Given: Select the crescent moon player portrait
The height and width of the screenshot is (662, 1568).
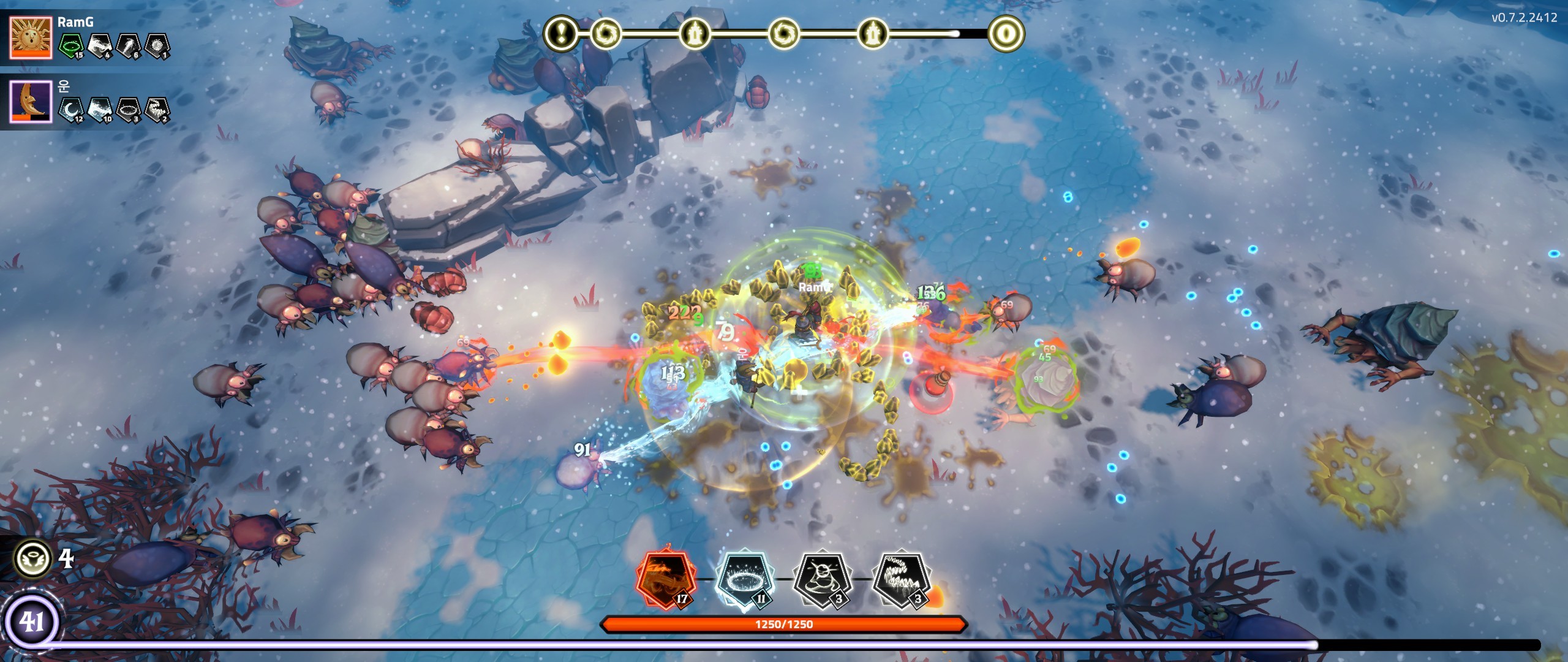Looking at the screenshot, I should click(x=31, y=101).
